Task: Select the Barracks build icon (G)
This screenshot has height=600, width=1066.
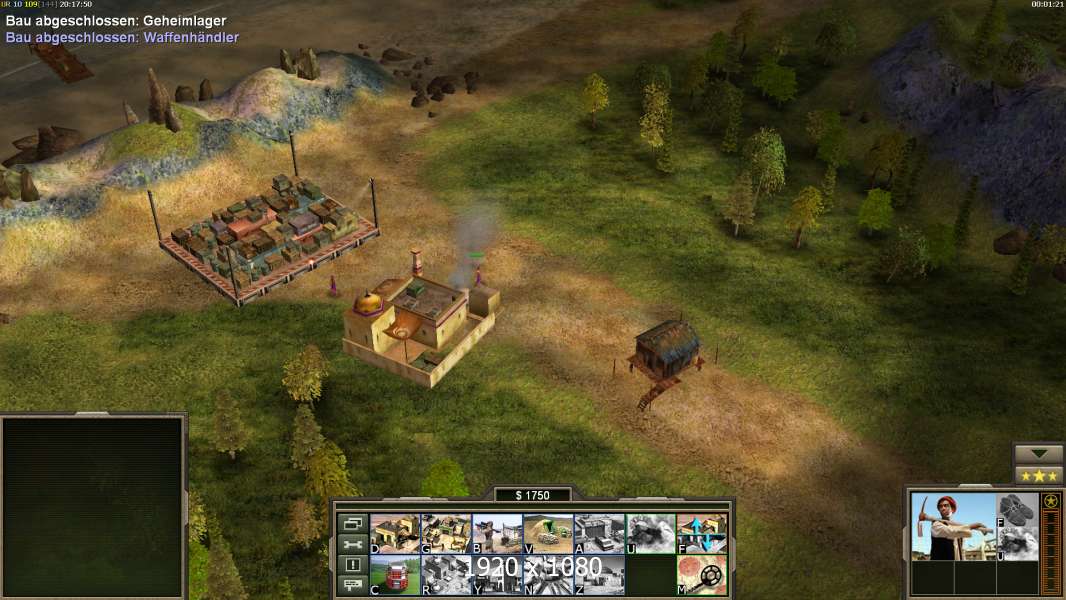Action: (446, 533)
